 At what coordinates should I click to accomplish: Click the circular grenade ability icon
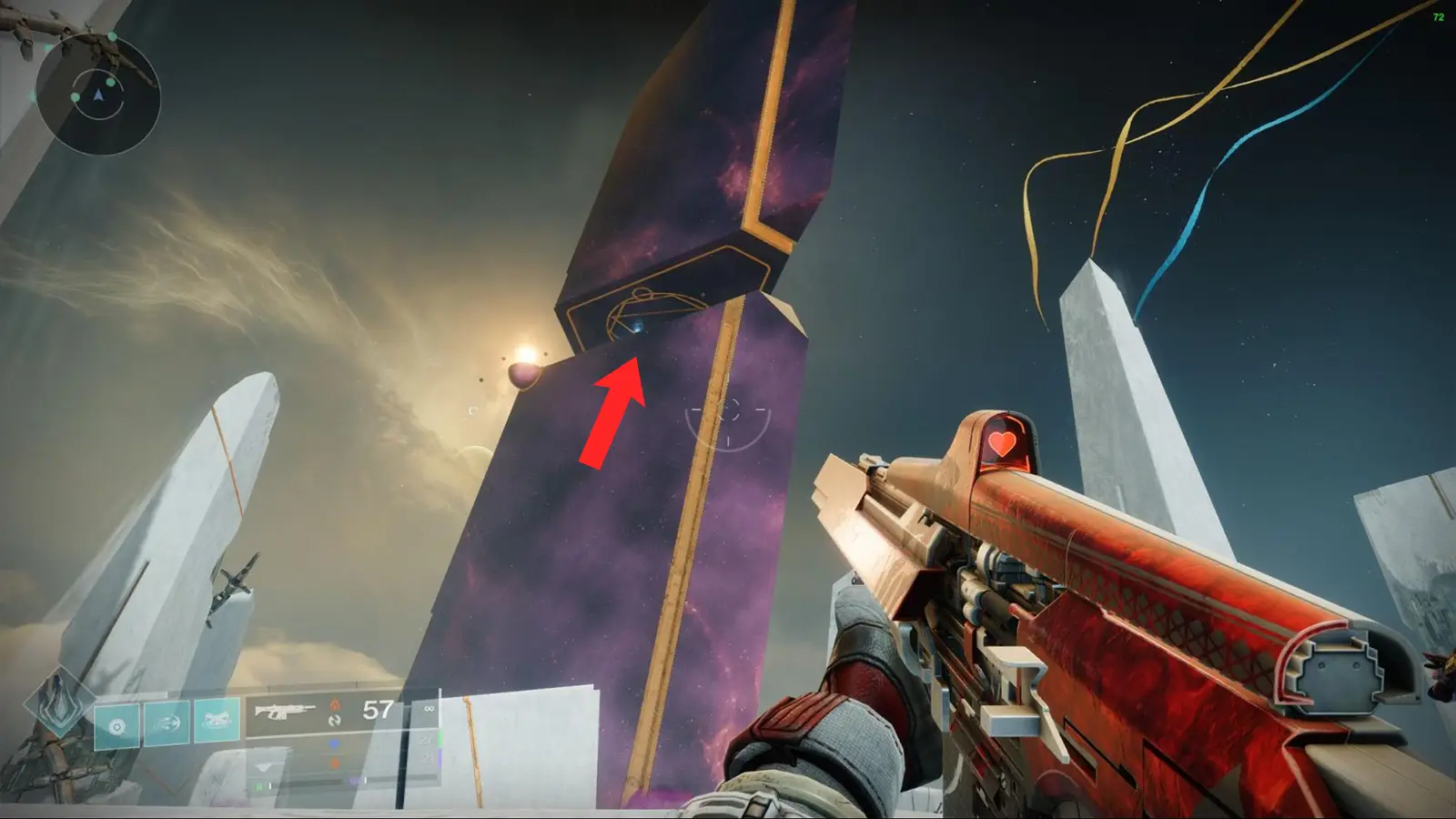[116, 723]
